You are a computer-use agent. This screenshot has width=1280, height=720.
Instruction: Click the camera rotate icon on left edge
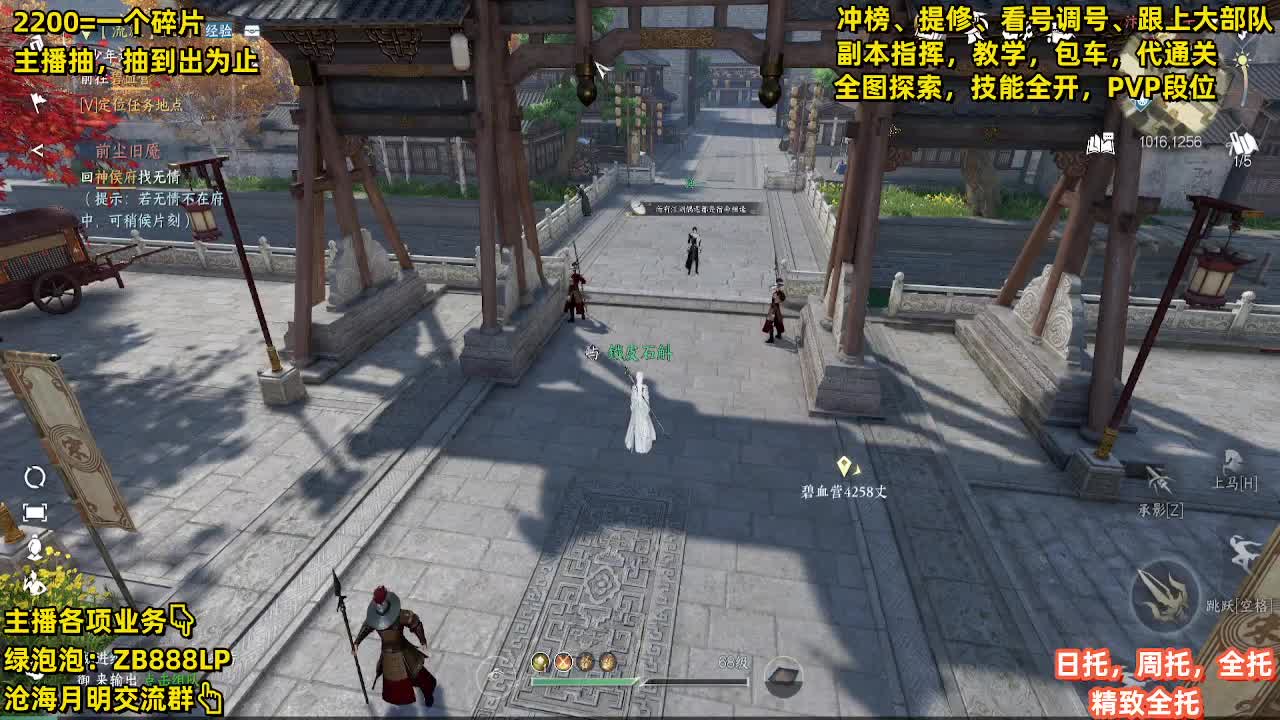coord(35,476)
